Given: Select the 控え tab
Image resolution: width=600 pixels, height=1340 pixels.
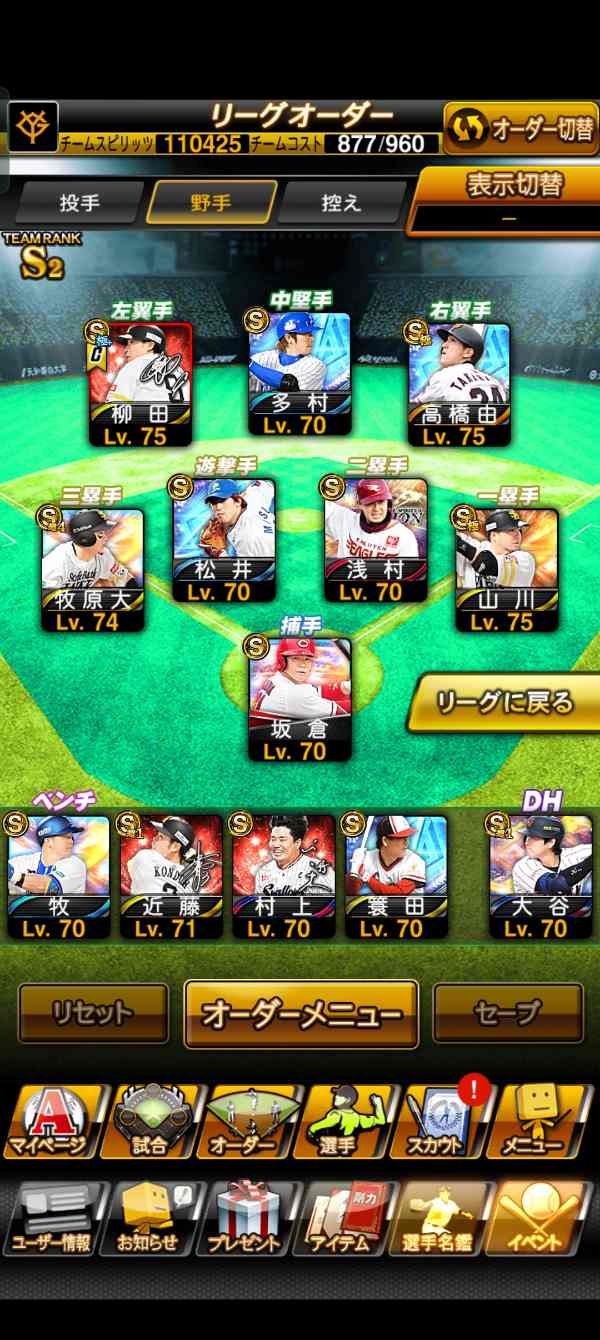Looking at the screenshot, I should click(x=341, y=202).
